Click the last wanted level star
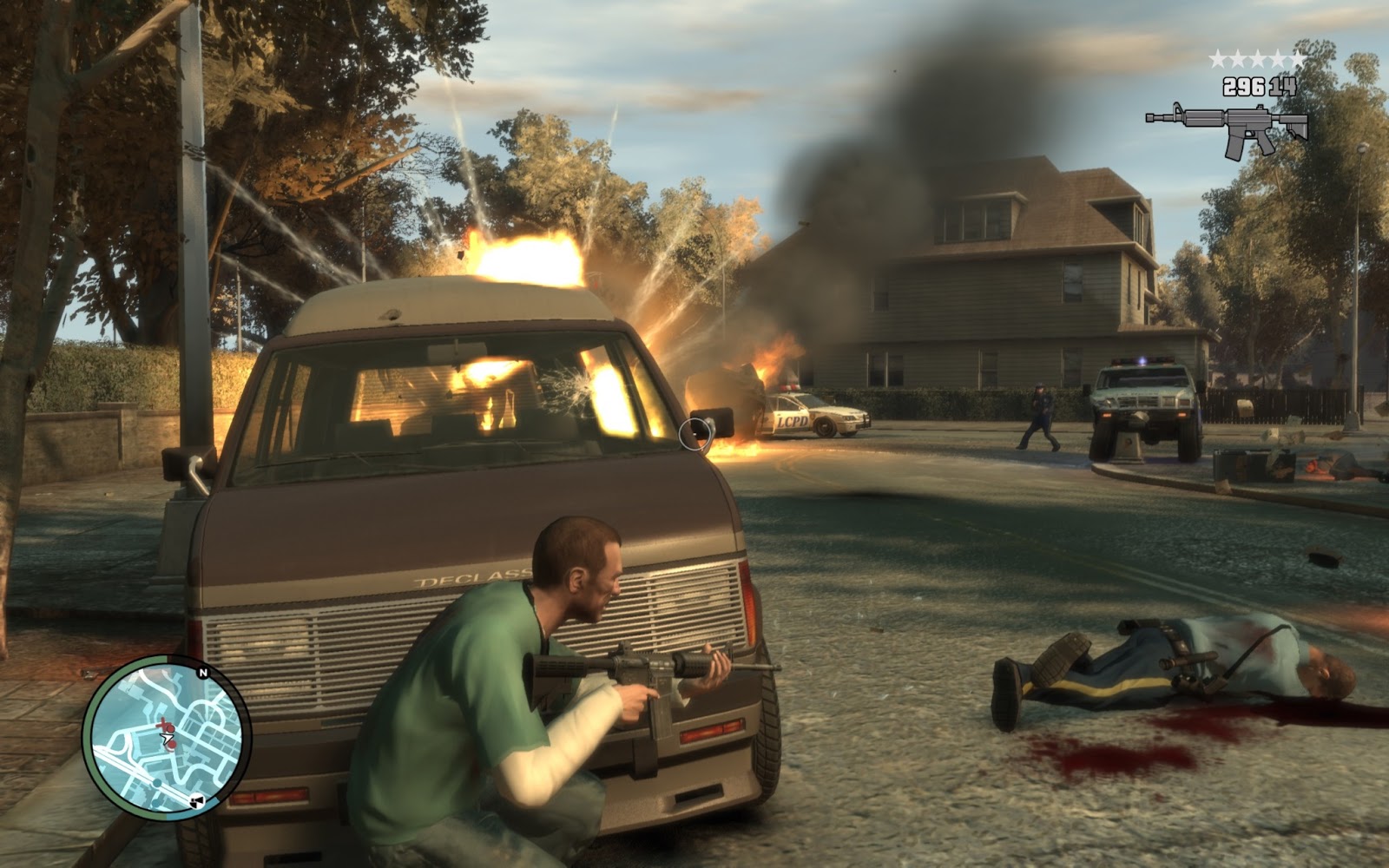 tap(1295, 58)
